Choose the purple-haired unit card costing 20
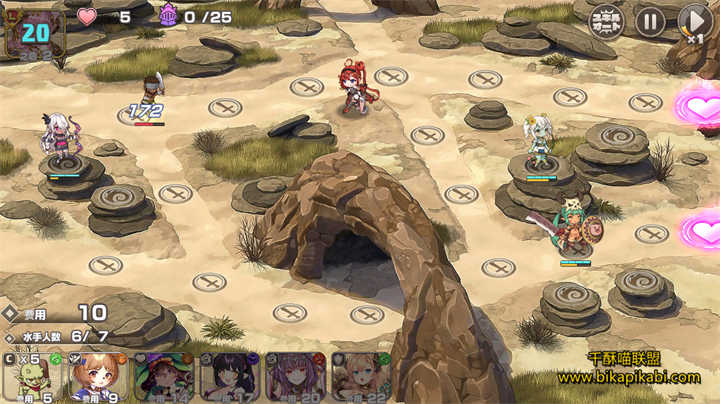The width and height of the screenshot is (720, 404). (295, 378)
